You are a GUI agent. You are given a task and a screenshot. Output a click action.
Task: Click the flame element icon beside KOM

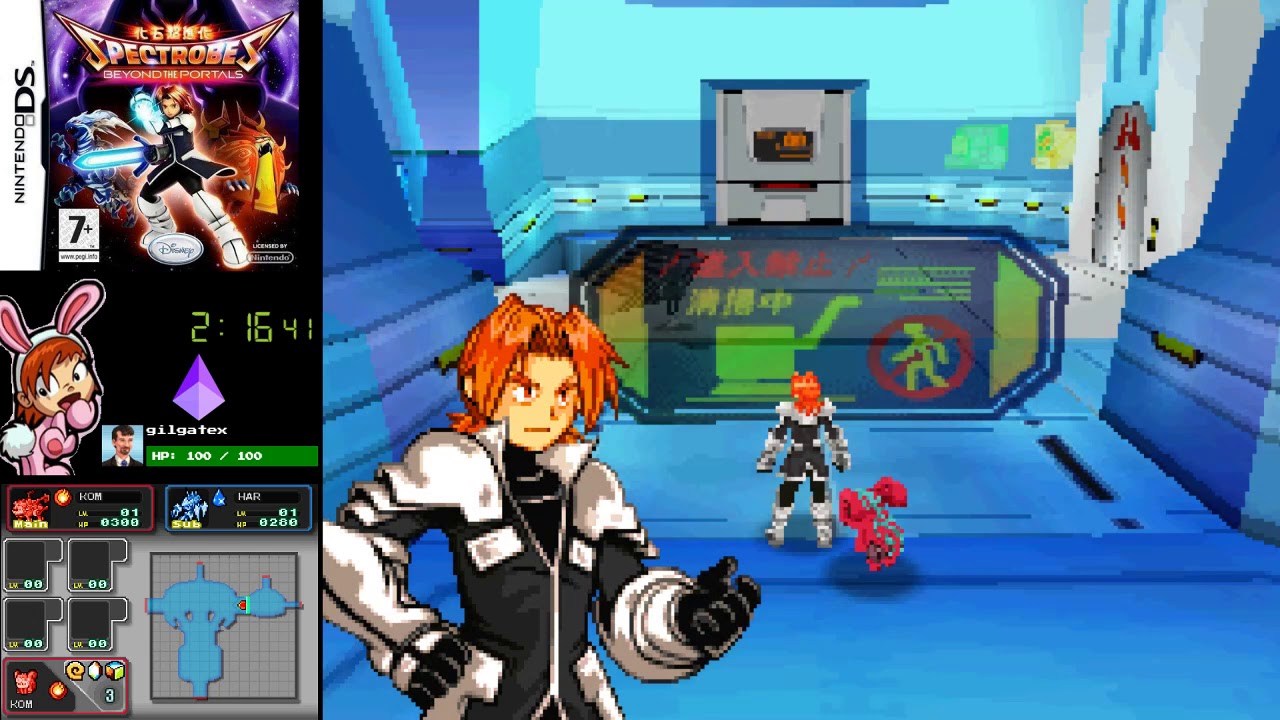[63, 498]
